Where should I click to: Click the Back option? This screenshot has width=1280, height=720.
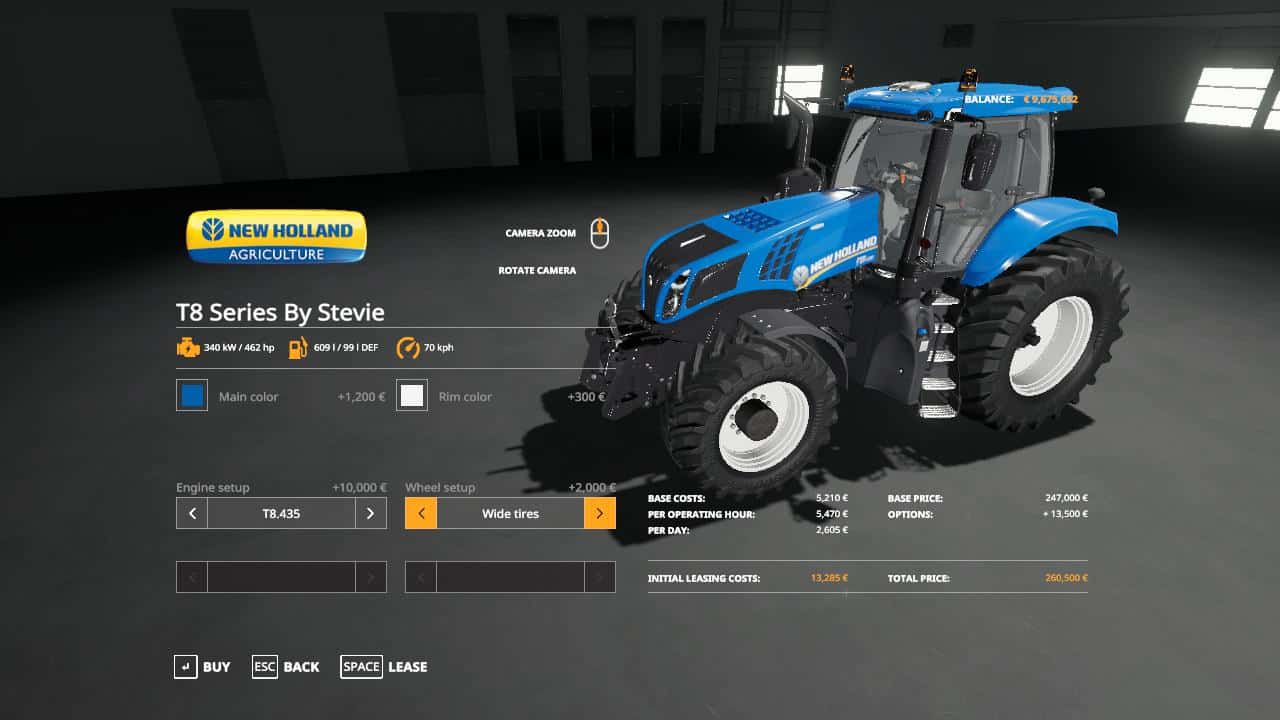point(302,667)
